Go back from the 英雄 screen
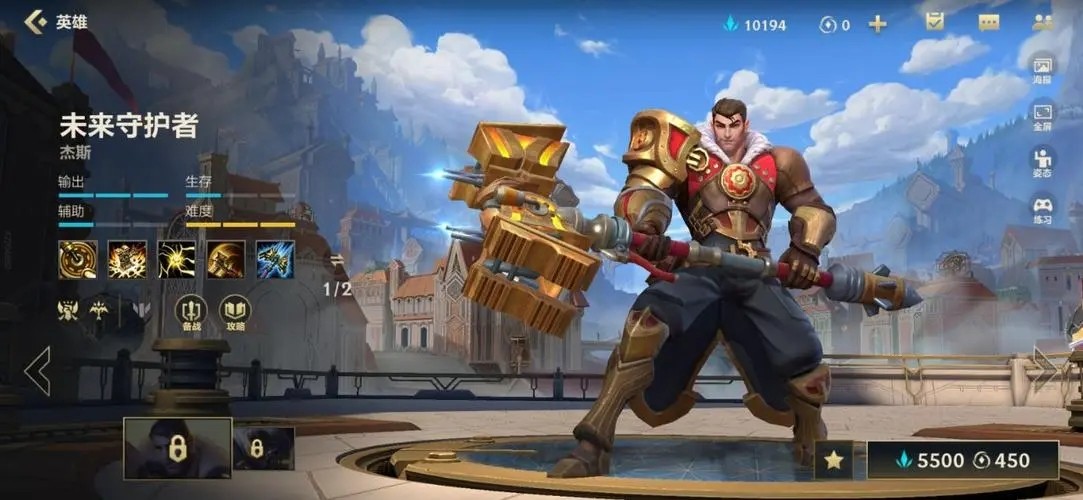1083x500 pixels. tap(36, 21)
